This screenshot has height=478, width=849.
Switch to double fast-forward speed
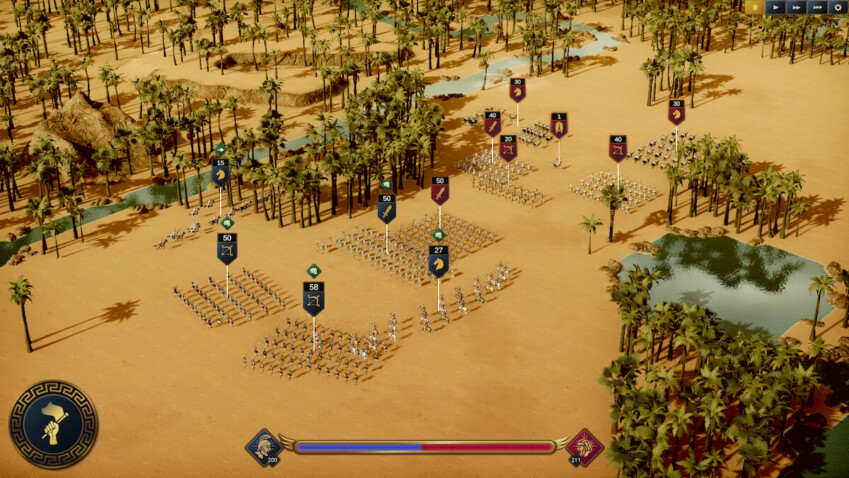[796, 7]
